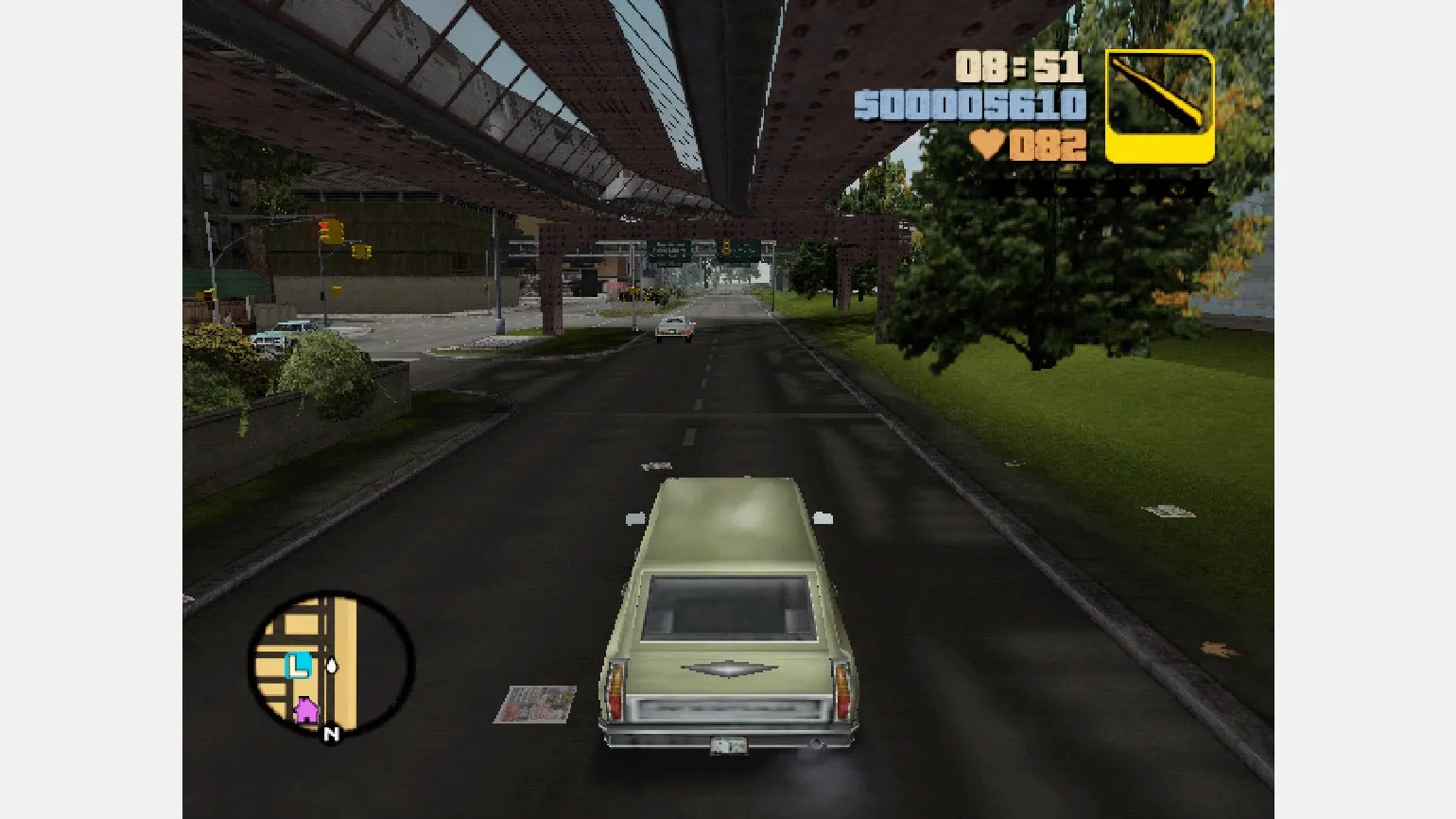
Task: Click the N north indicator on radar
Action: coord(331,734)
